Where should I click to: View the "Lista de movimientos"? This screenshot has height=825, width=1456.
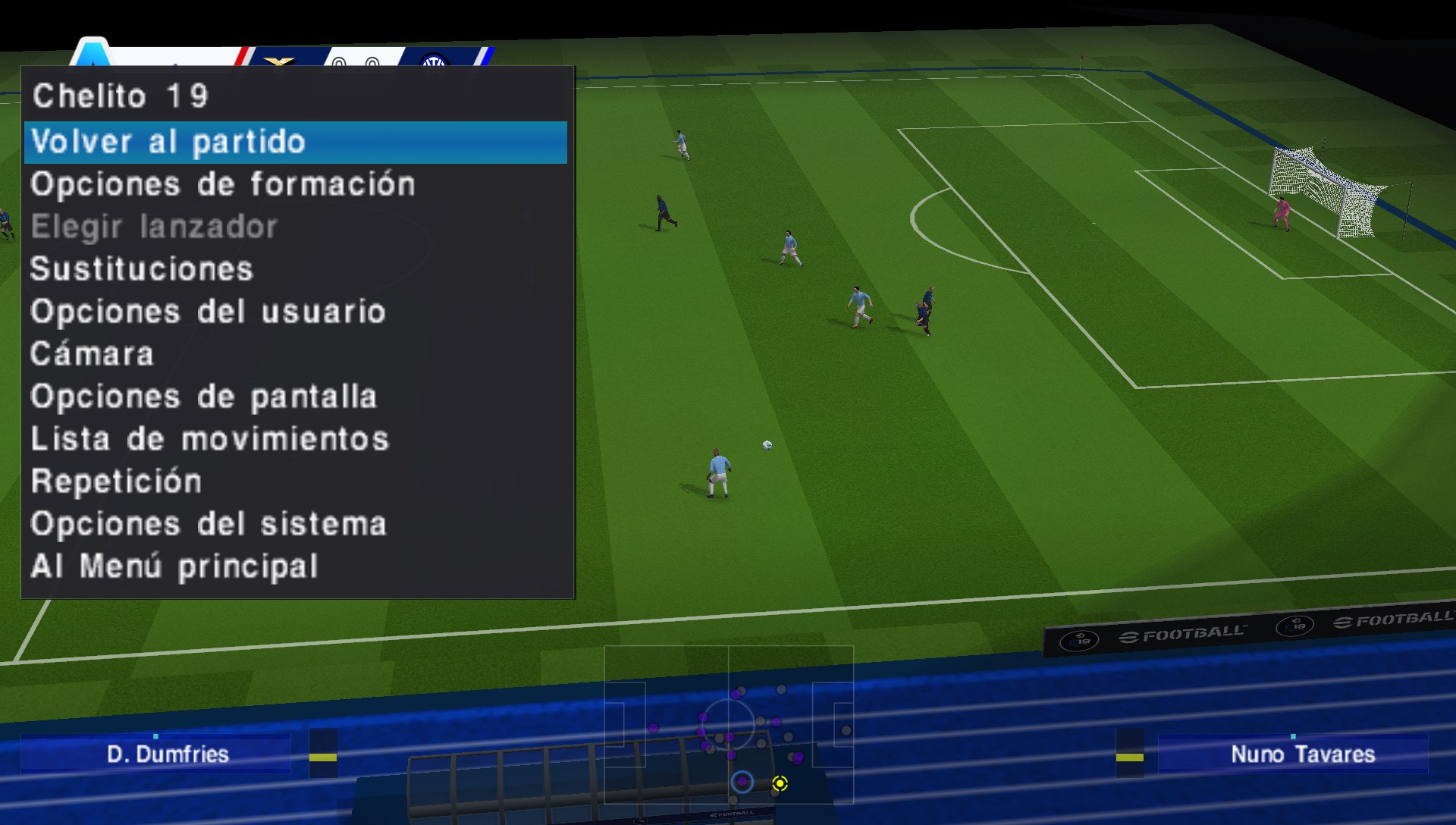(209, 438)
